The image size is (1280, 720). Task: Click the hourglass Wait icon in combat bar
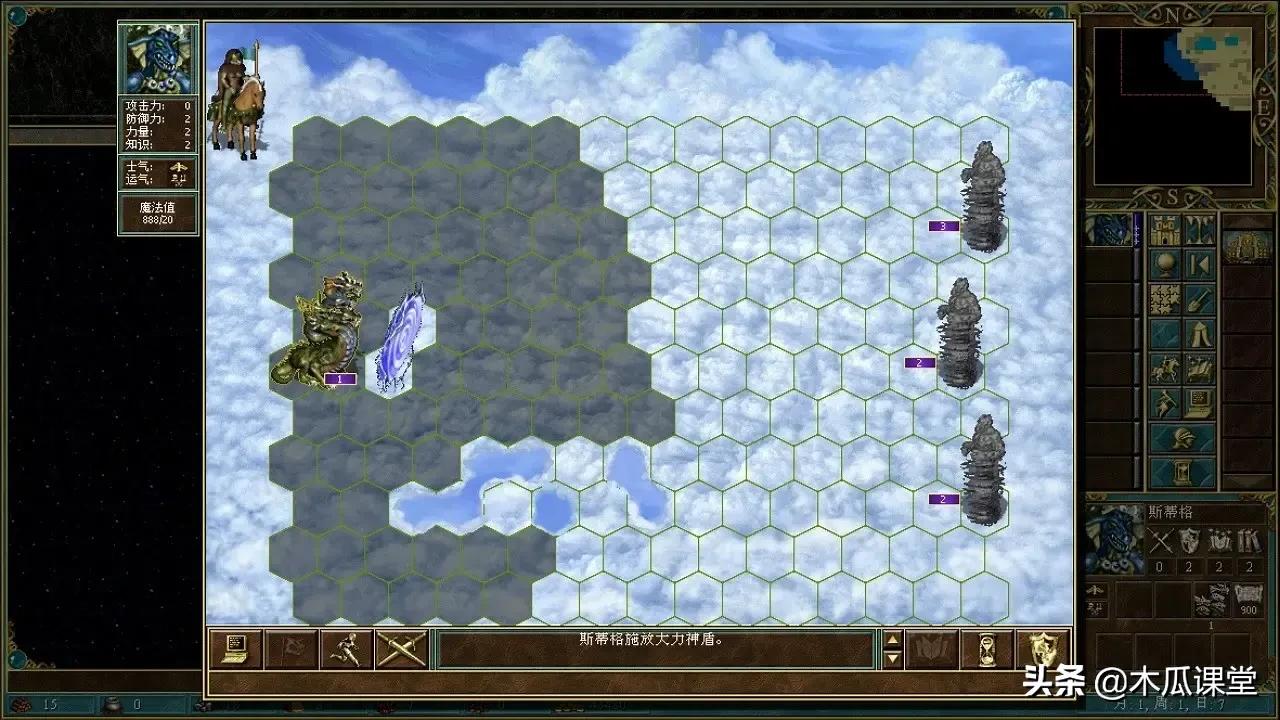click(x=986, y=650)
